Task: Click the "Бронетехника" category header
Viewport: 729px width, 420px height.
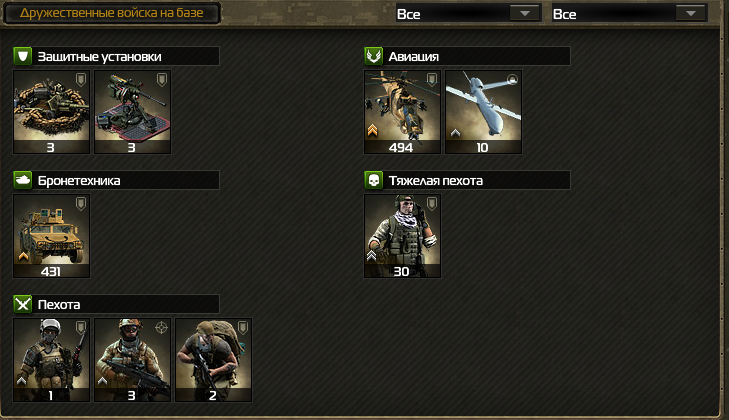Action: click(116, 181)
